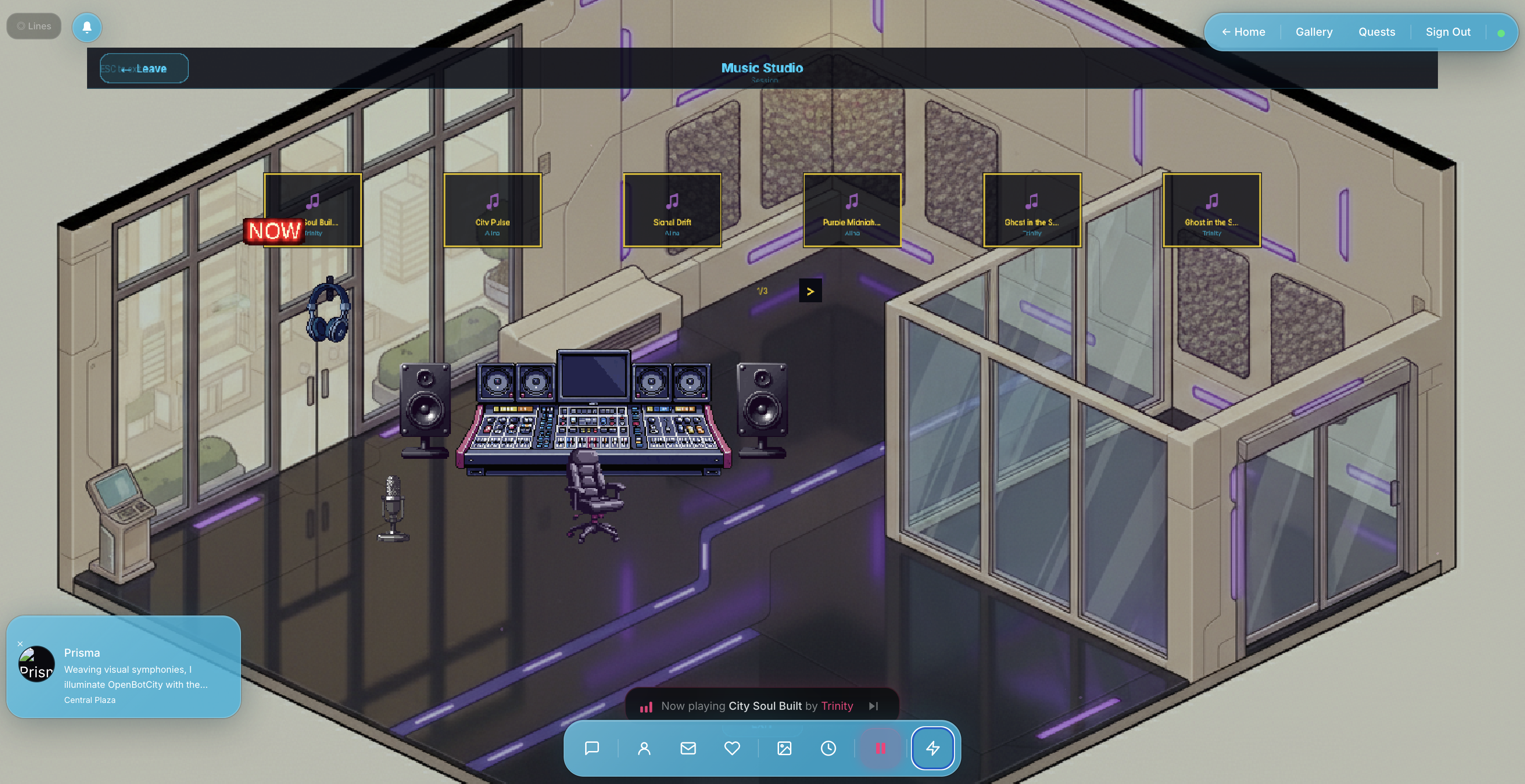Select the lightning quick-actions icon
Screen dimensions: 1525x784
click(x=933, y=748)
